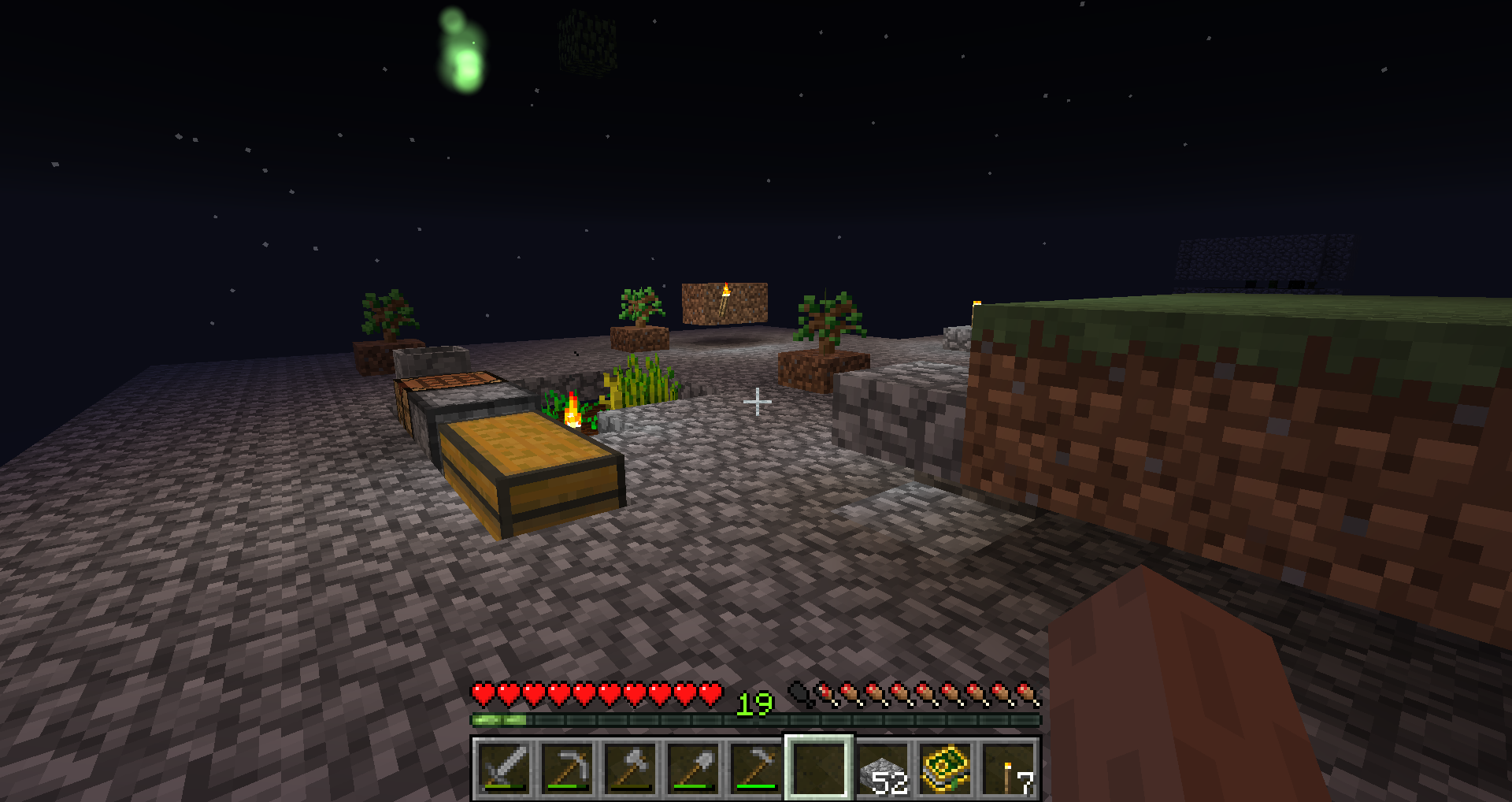Select the stone hoe in the hotbar
The width and height of the screenshot is (1512, 802).
click(756, 768)
